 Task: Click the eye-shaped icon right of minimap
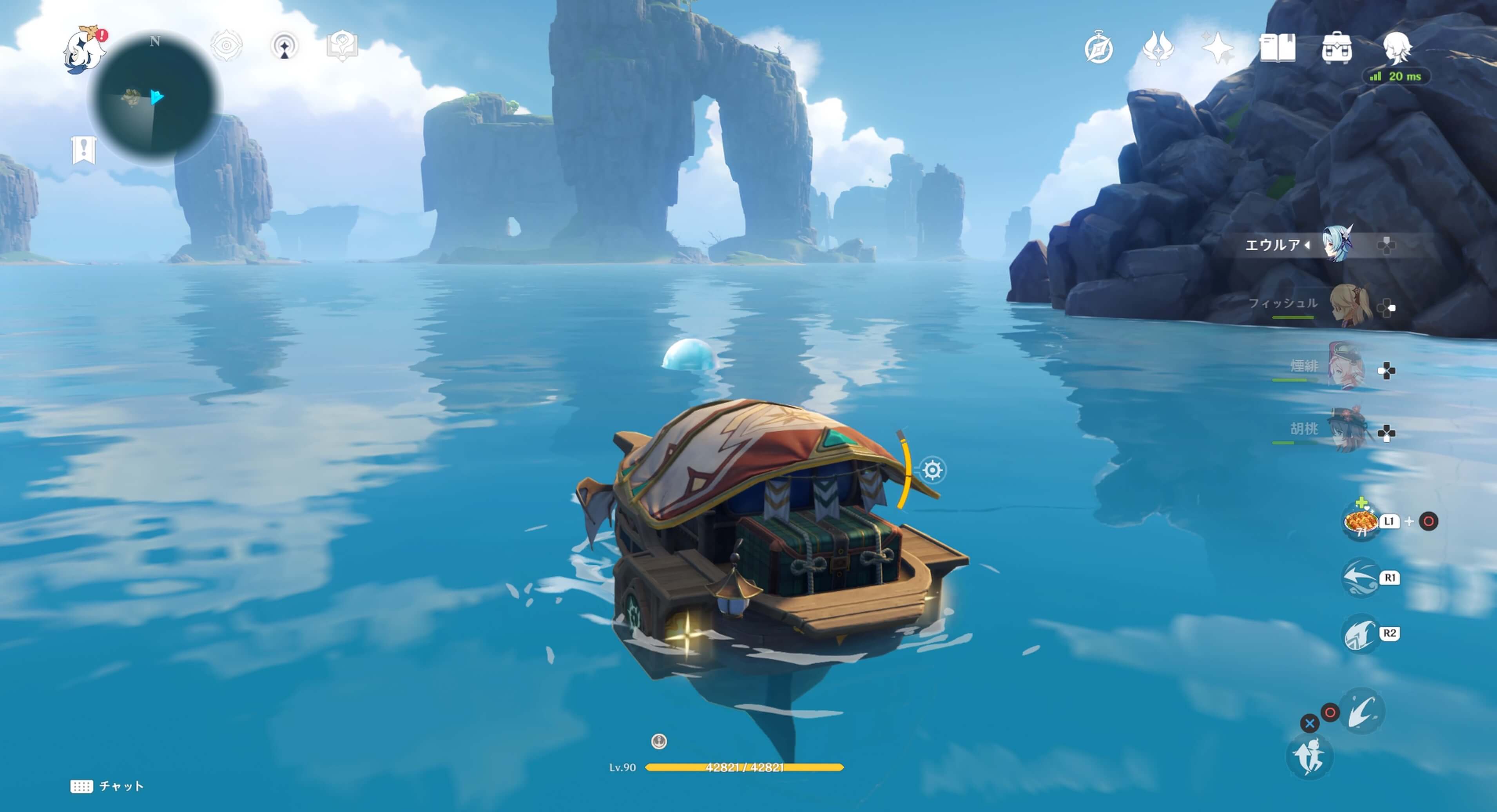226,46
